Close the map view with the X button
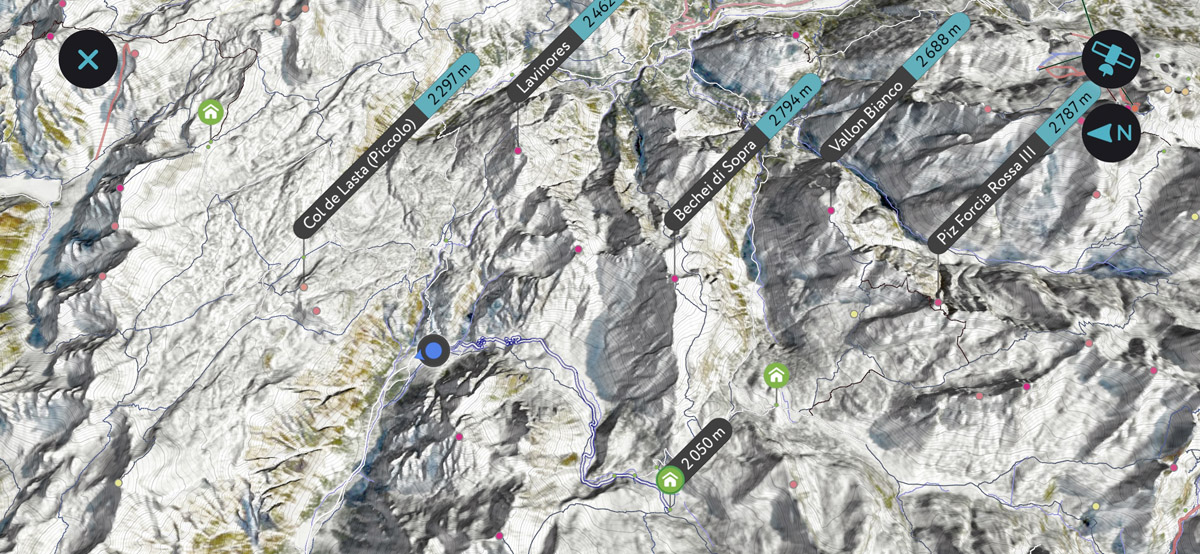The width and height of the screenshot is (1200, 554). point(88,59)
